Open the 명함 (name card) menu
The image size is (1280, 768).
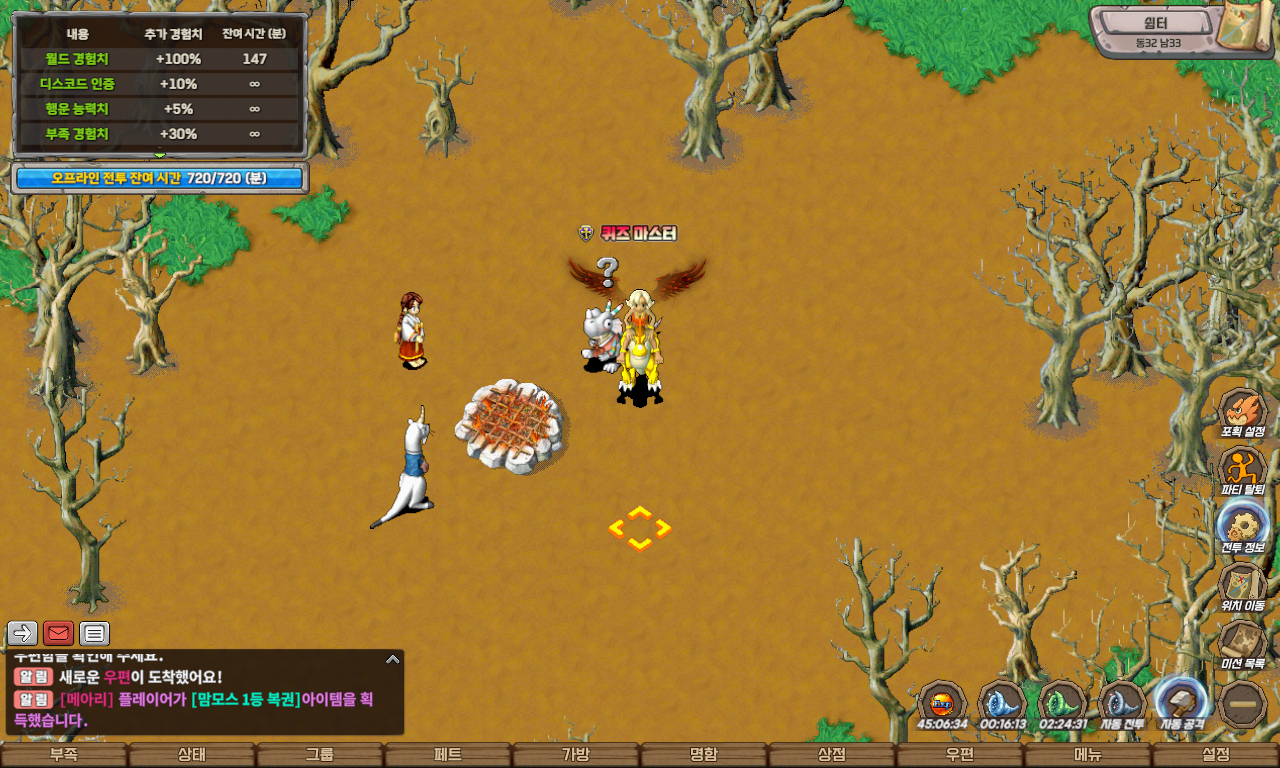point(704,755)
